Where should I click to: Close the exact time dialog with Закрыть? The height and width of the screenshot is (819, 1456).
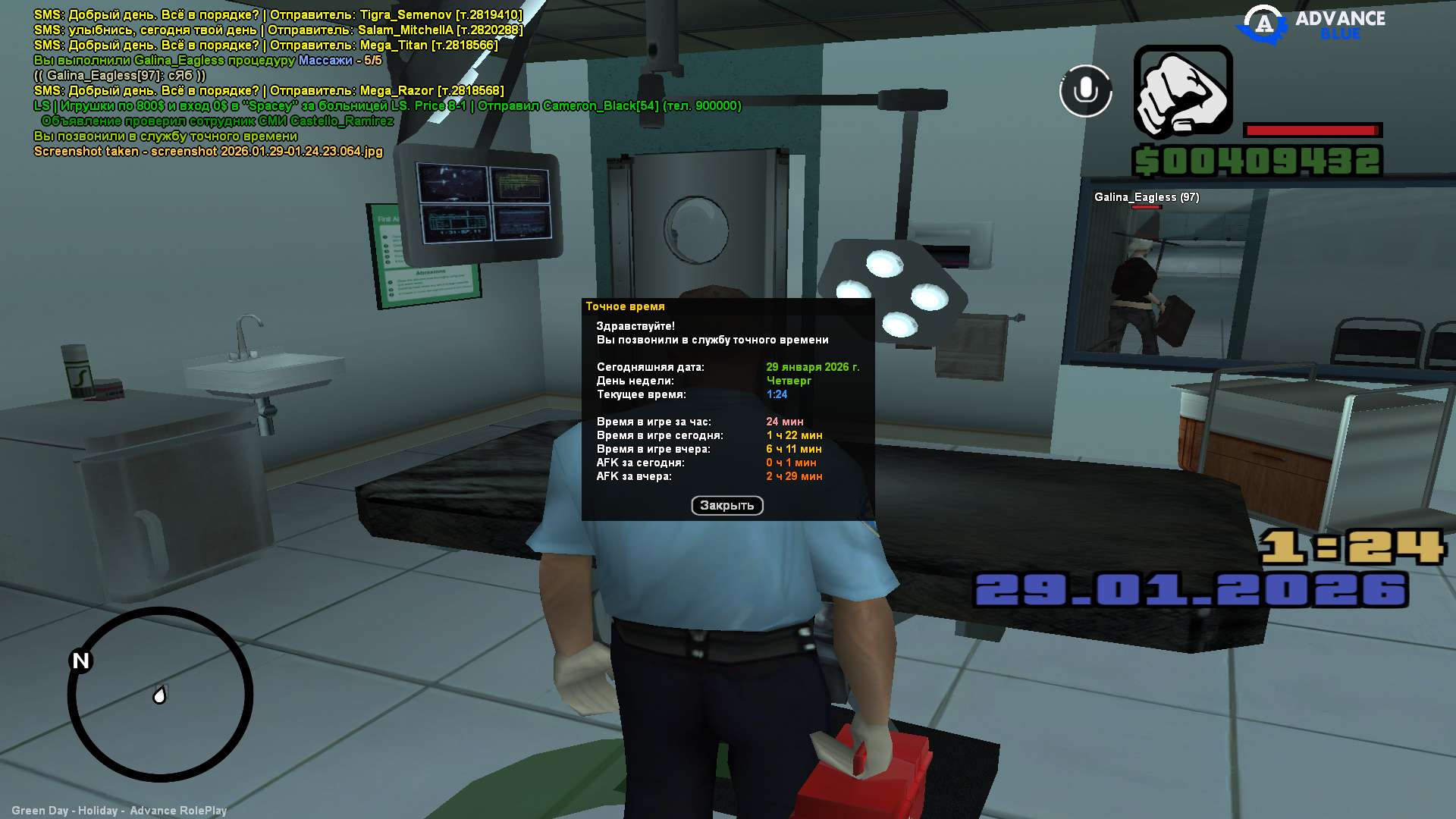pos(726,506)
